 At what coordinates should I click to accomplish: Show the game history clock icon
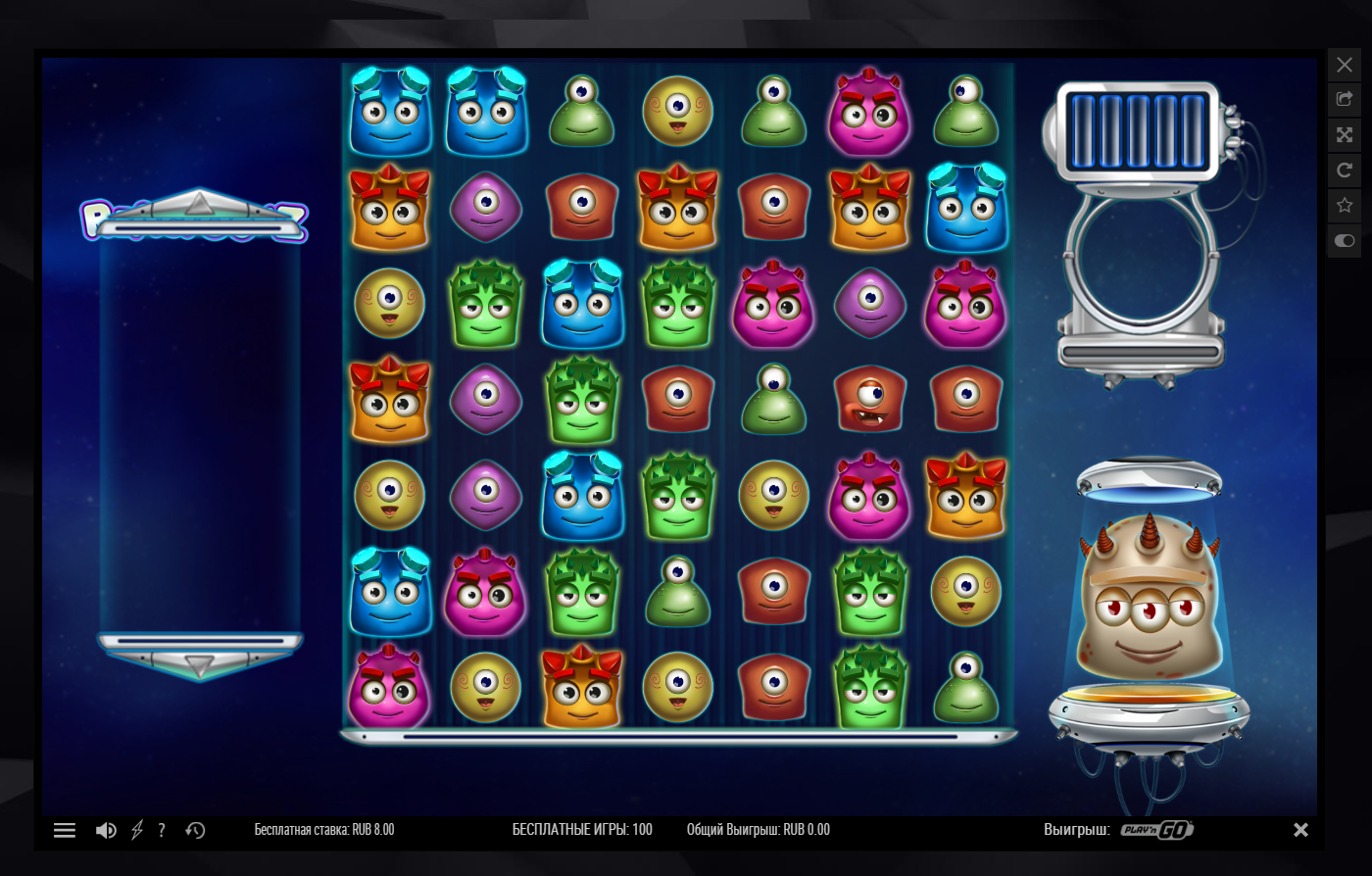[x=195, y=830]
